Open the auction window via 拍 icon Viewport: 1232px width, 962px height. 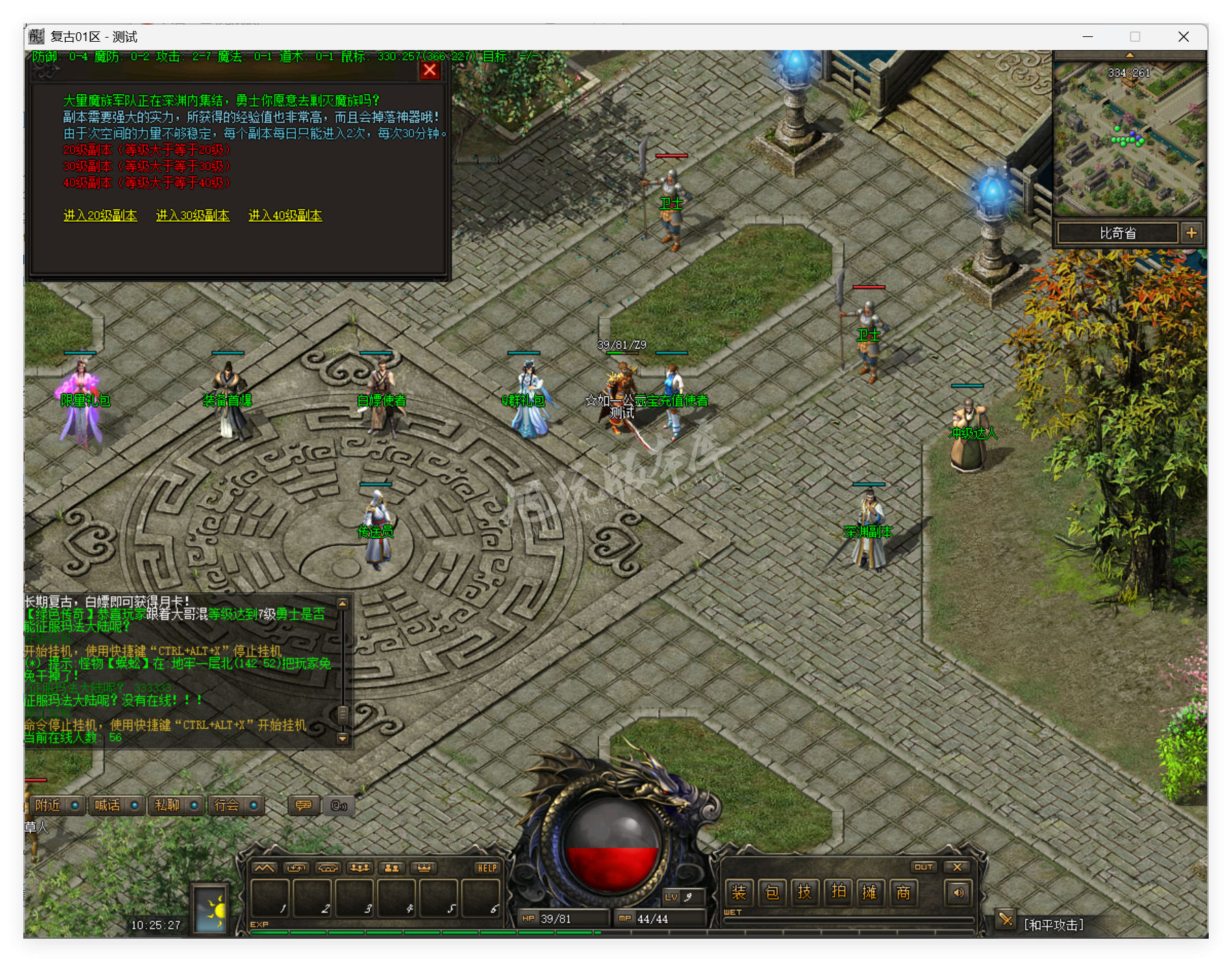[x=838, y=893]
